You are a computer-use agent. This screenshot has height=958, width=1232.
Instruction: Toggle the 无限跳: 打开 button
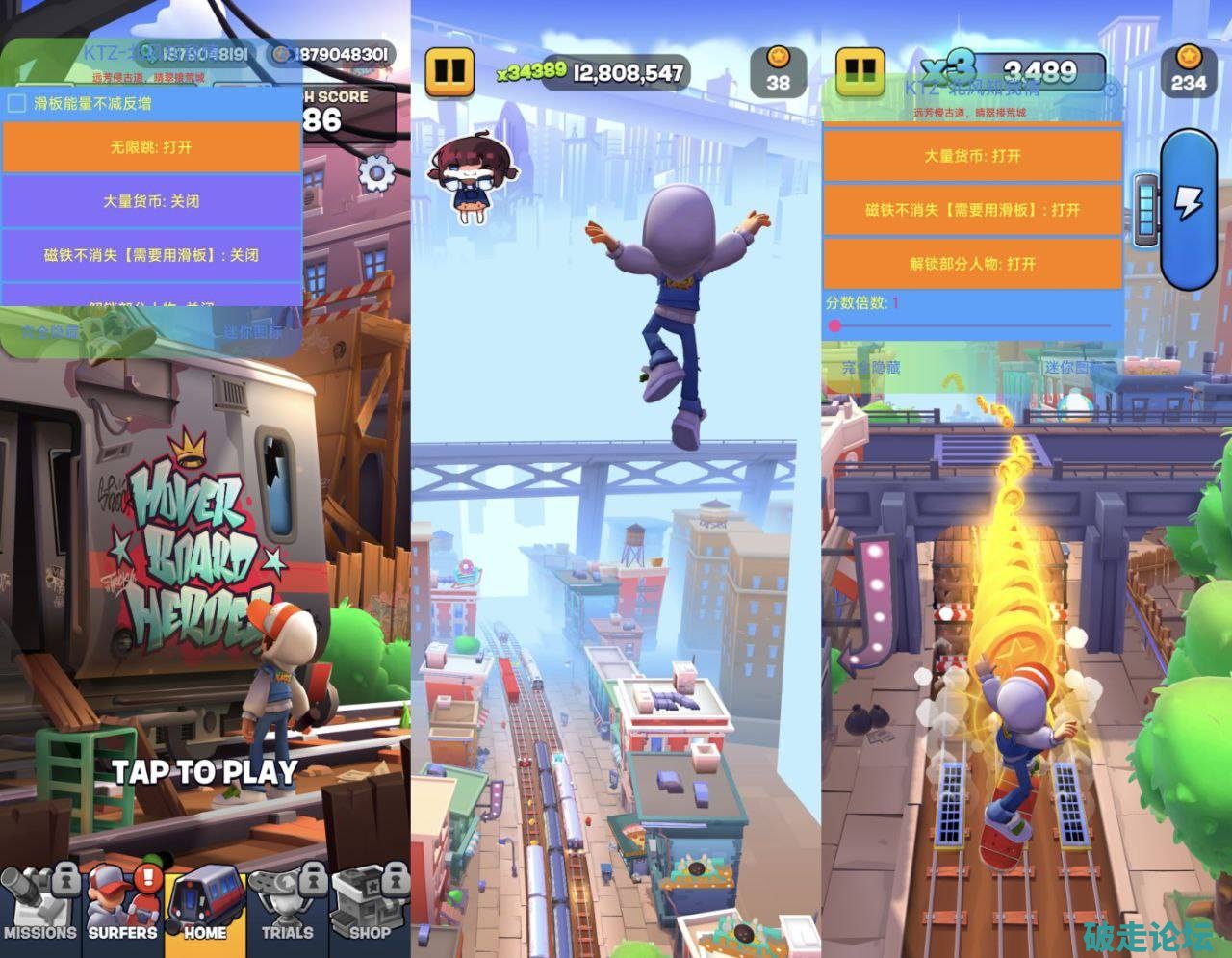pyautogui.click(x=151, y=147)
